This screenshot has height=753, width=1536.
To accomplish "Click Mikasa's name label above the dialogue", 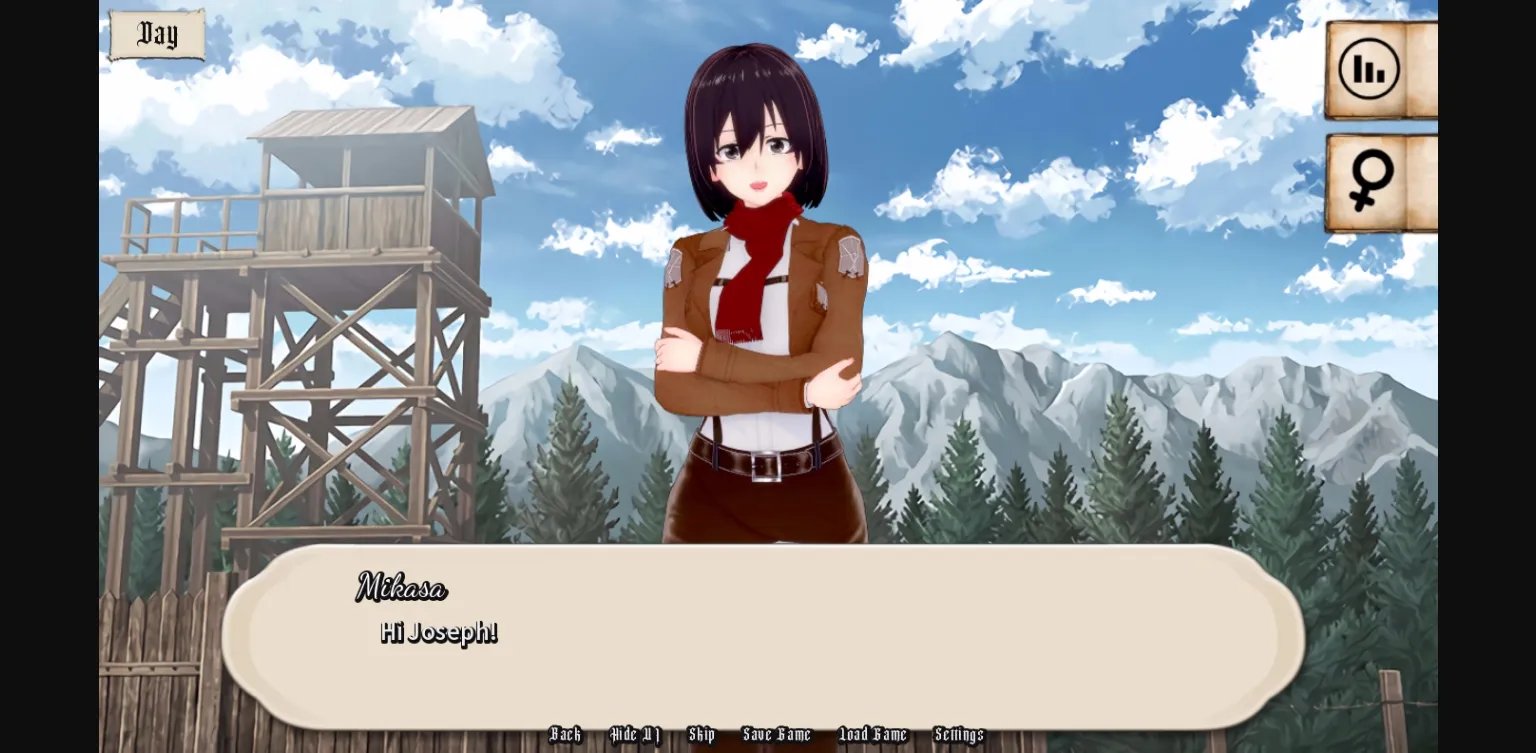I will tap(401, 590).
